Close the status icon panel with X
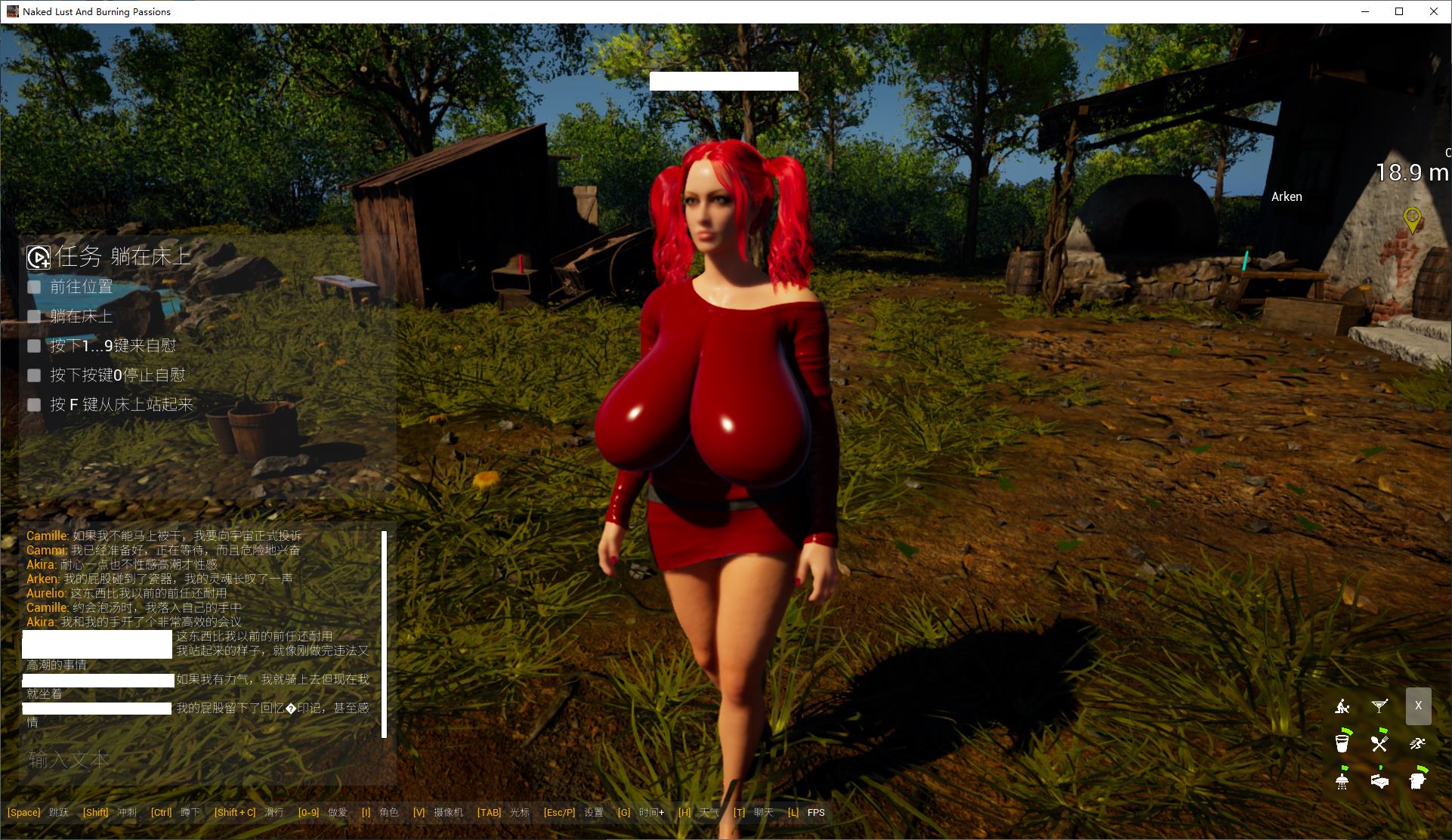This screenshot has width=1452, height=840. tap(1418, 706)
